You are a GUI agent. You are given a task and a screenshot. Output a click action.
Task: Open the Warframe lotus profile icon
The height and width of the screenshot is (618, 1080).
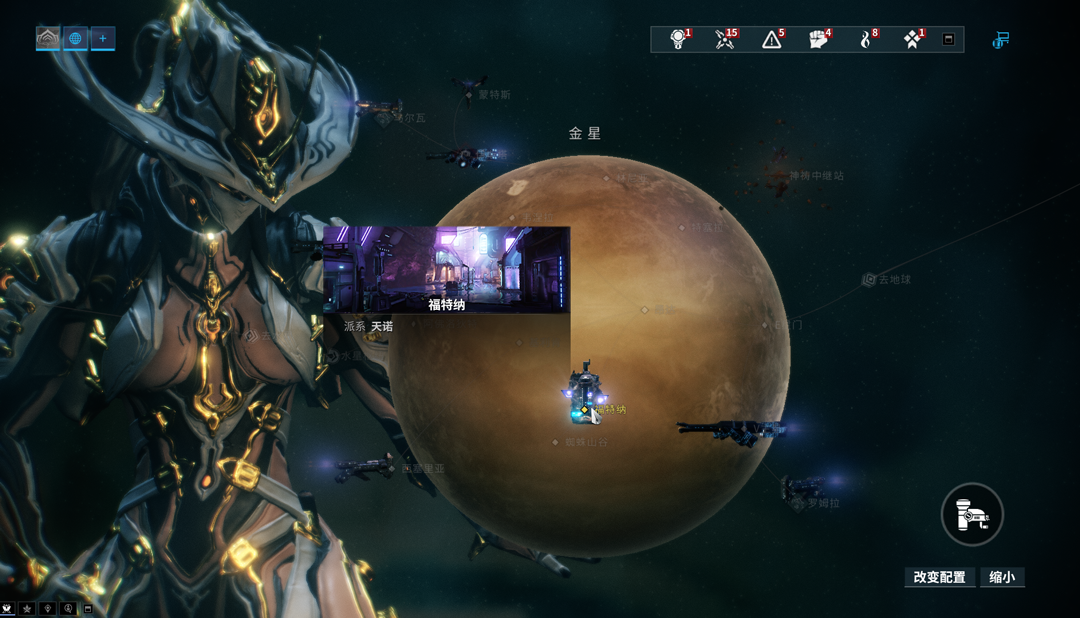click(48, 39)
